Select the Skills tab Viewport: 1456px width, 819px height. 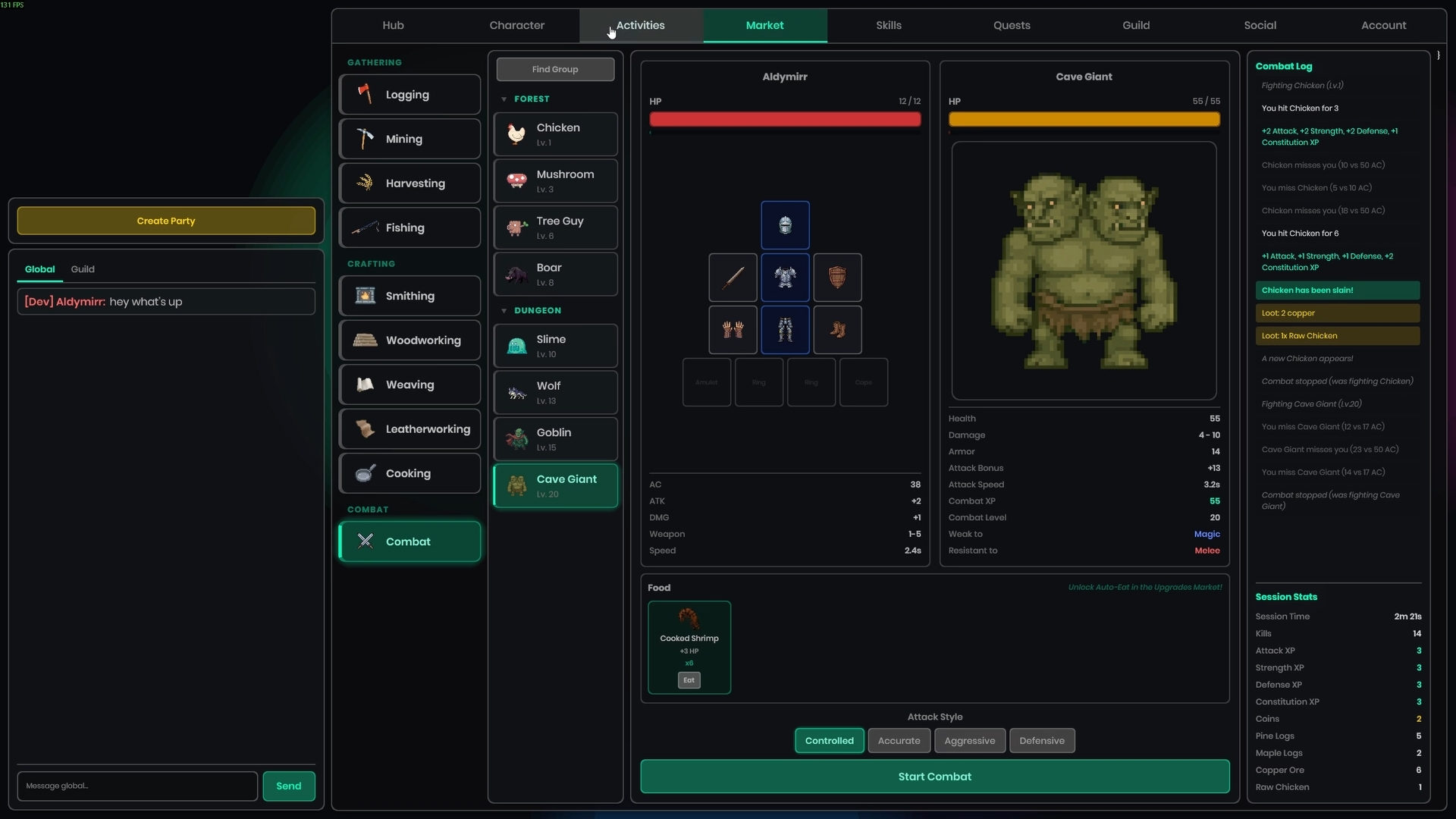[888, 25]
